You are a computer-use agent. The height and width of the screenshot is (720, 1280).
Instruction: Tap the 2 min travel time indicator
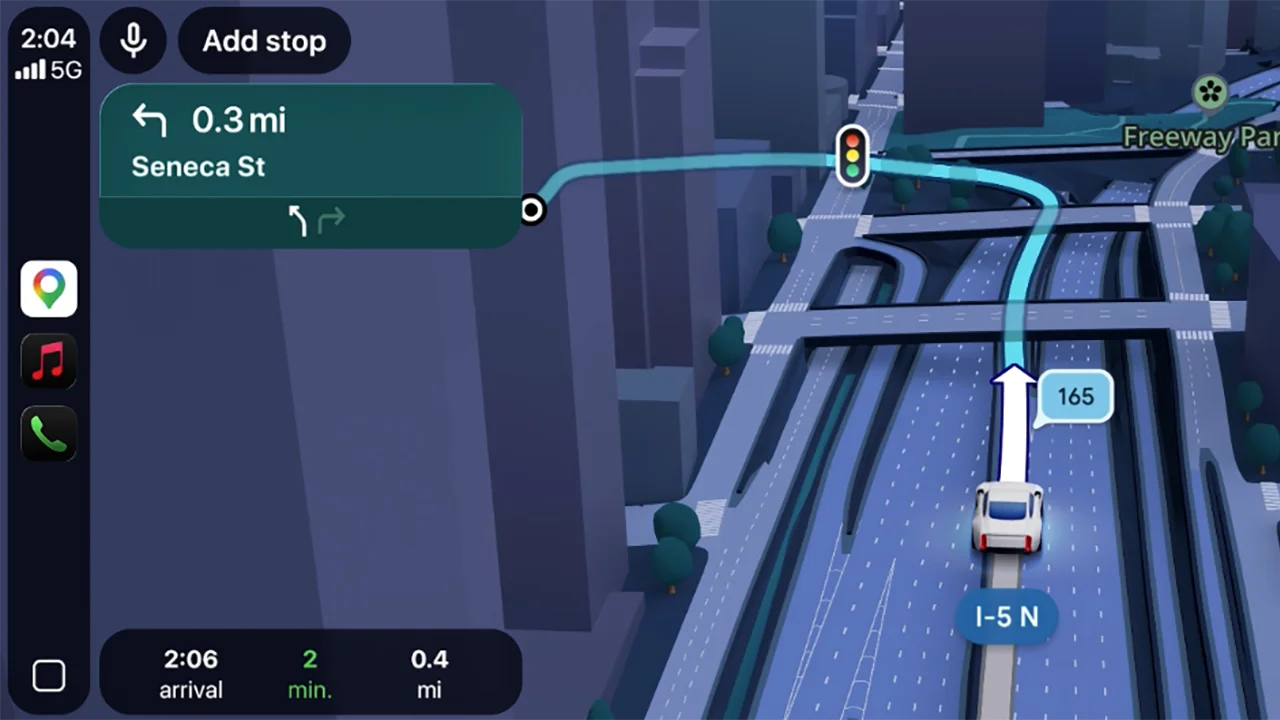click(x=309, y=673)
